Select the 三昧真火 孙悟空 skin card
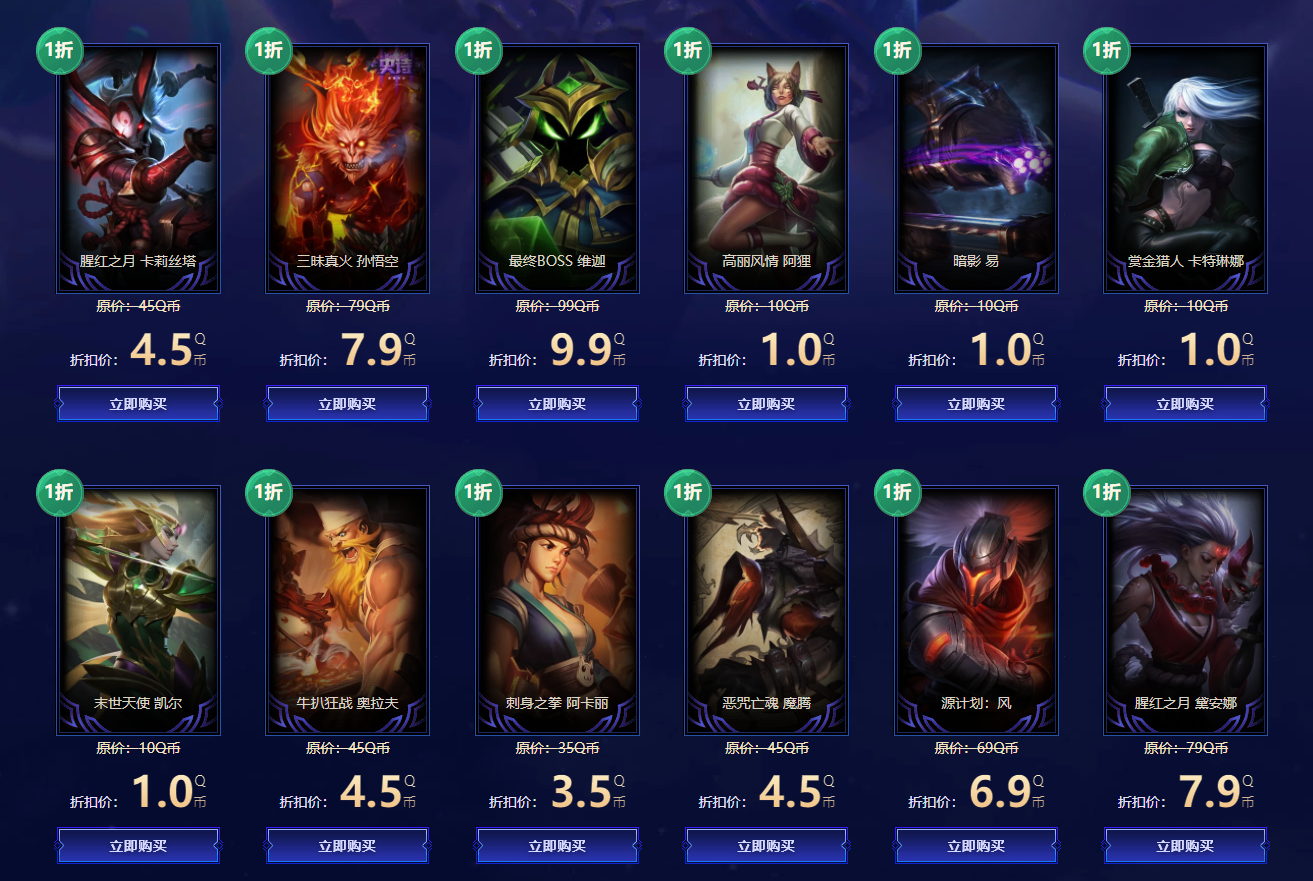The image size is (1313, 881). click(x=347, y=160)
